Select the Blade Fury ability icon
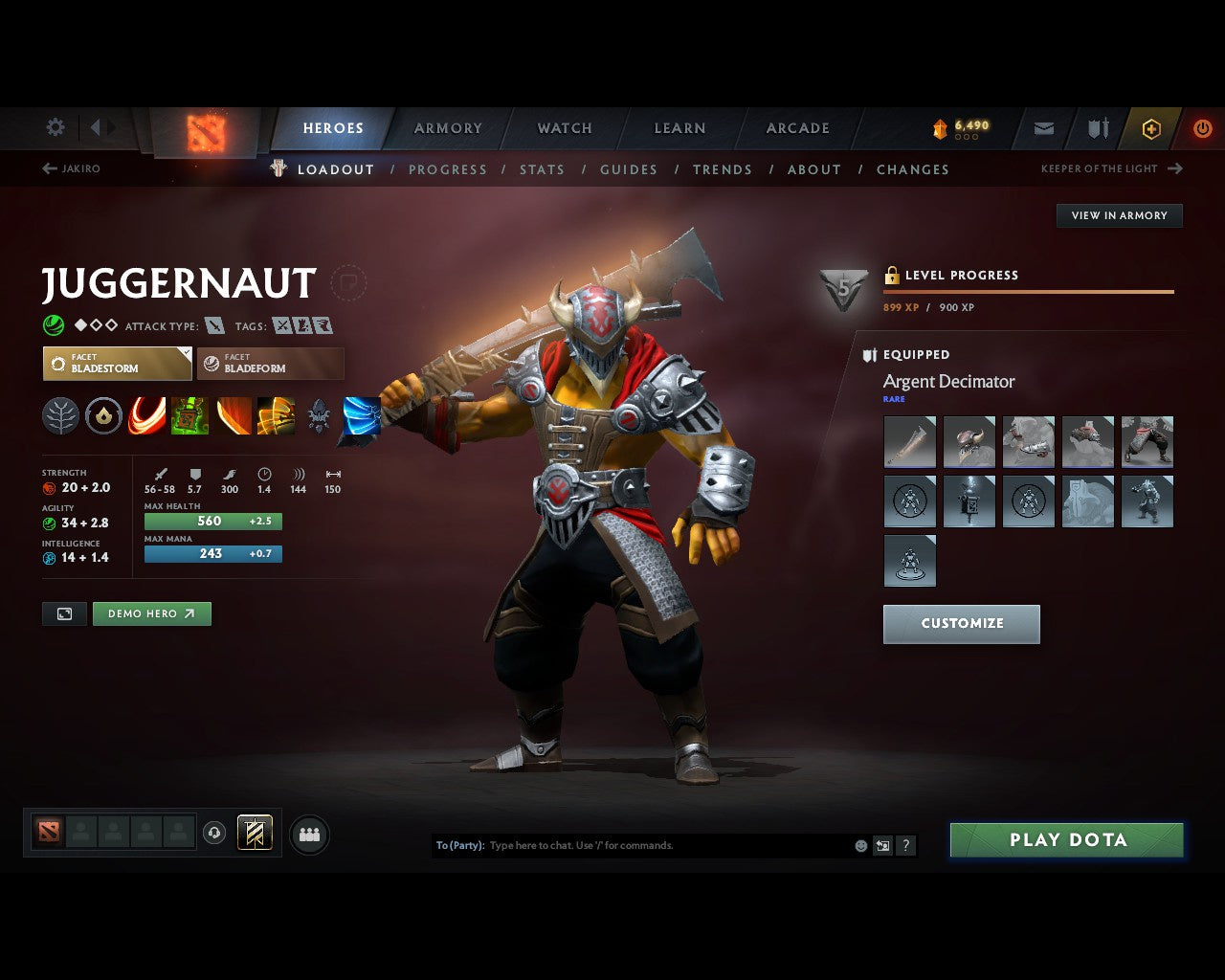 146,415
